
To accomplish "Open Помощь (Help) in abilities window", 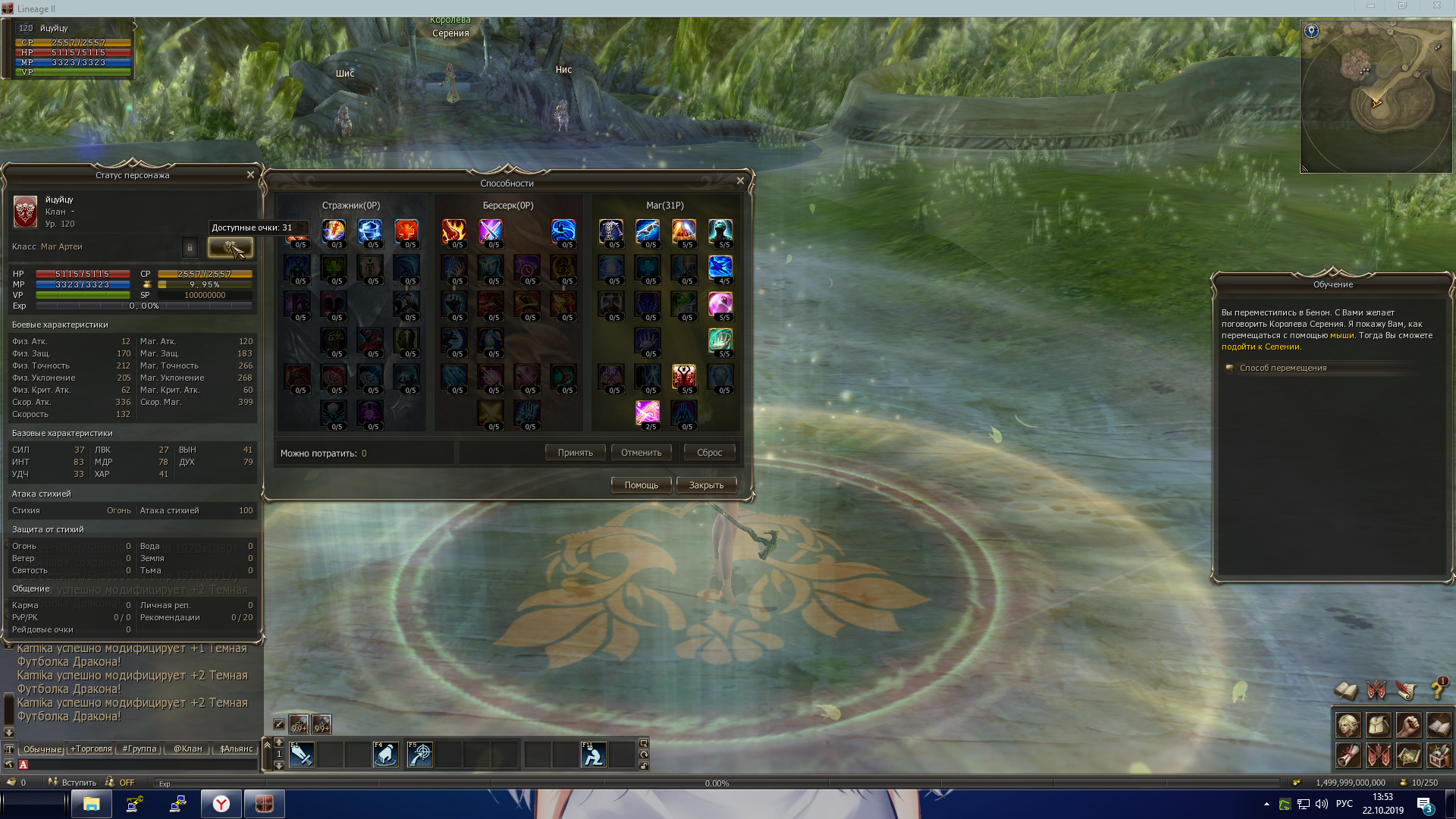I will click(x=641, y=485).
